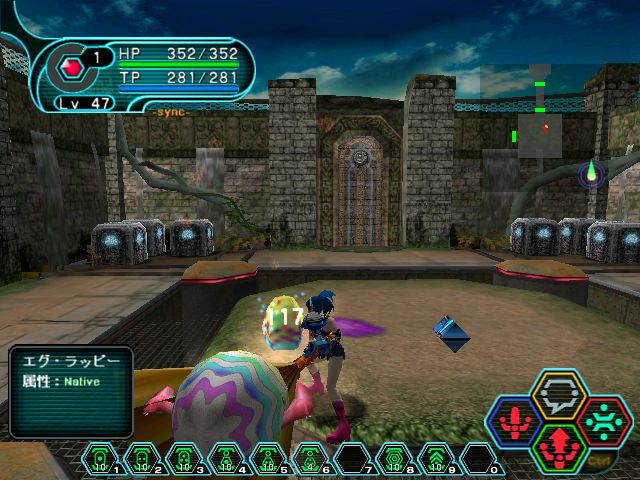Screen dimensions: 640x480
Task: Select the chat bubble action in the palette
Action: pyautogui.click(x=559, y=395)
